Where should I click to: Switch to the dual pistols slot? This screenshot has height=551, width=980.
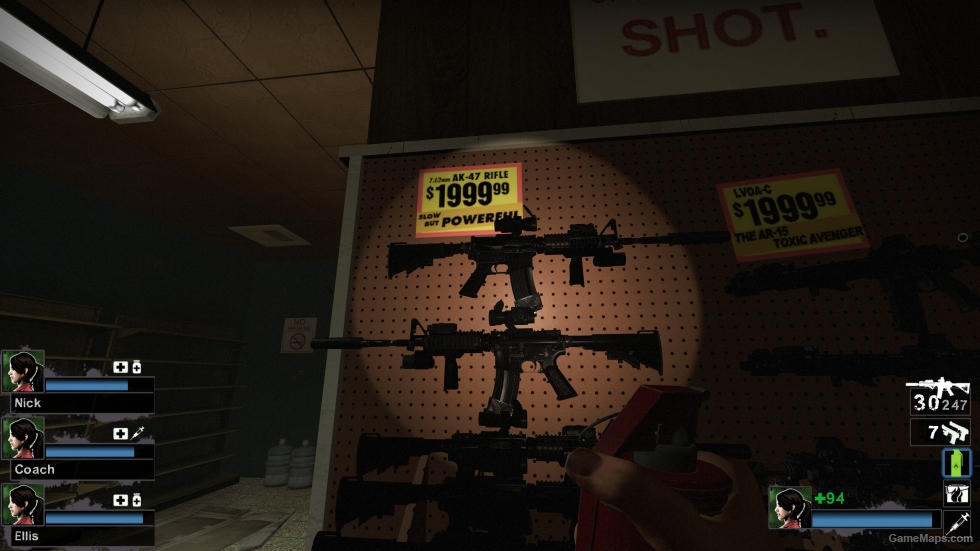click(x=939, y=432)
